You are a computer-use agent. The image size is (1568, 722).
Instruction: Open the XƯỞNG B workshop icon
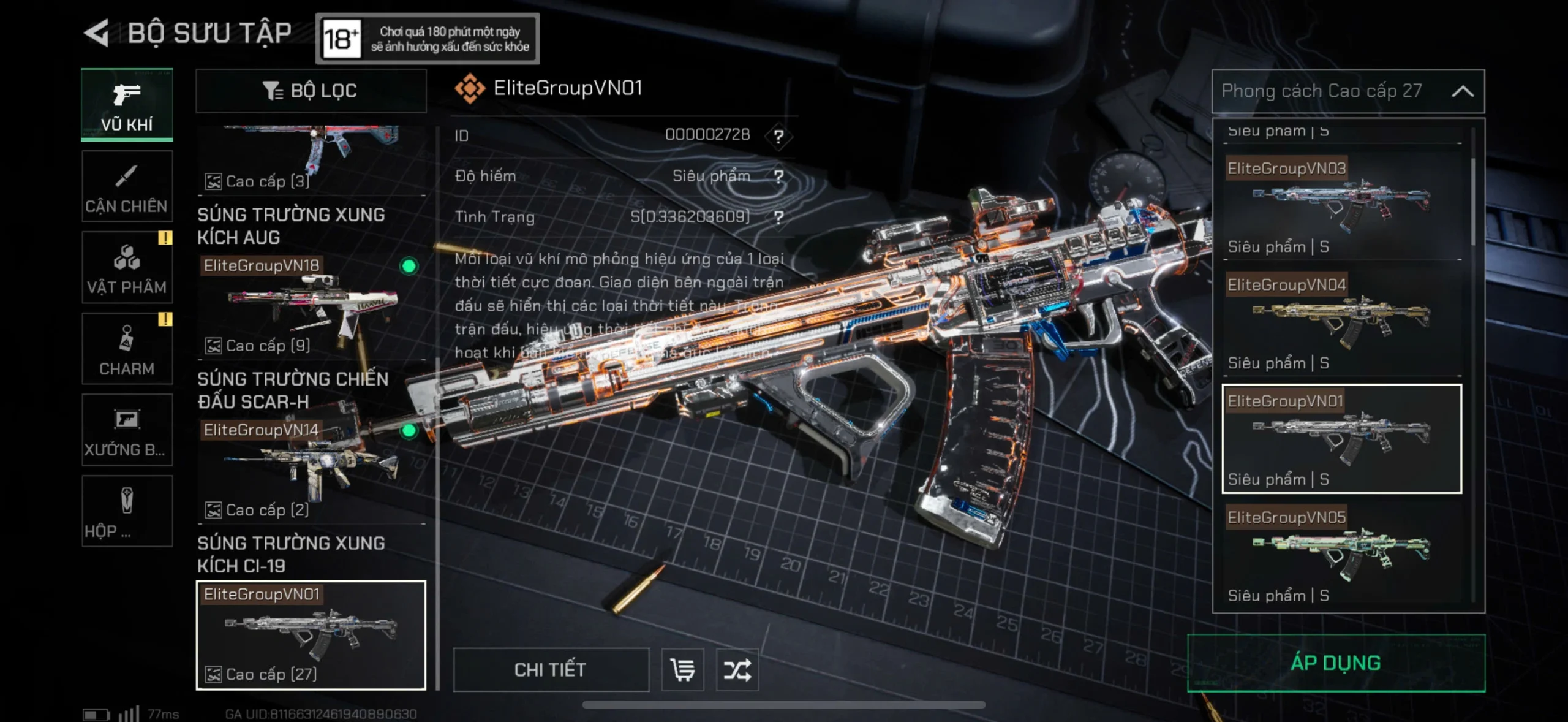coord(127,429)
